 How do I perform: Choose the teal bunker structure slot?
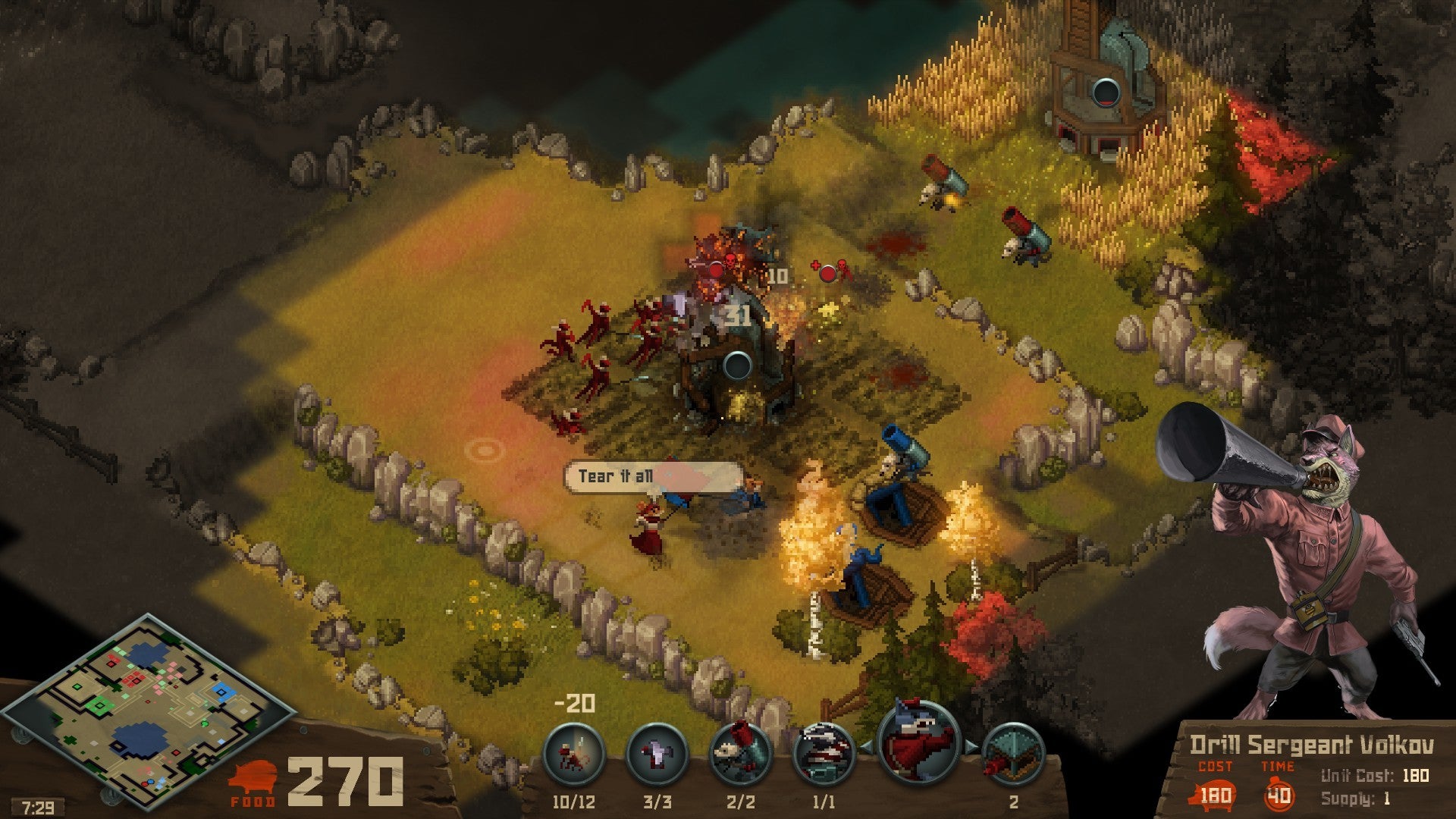coord(1013,755)
